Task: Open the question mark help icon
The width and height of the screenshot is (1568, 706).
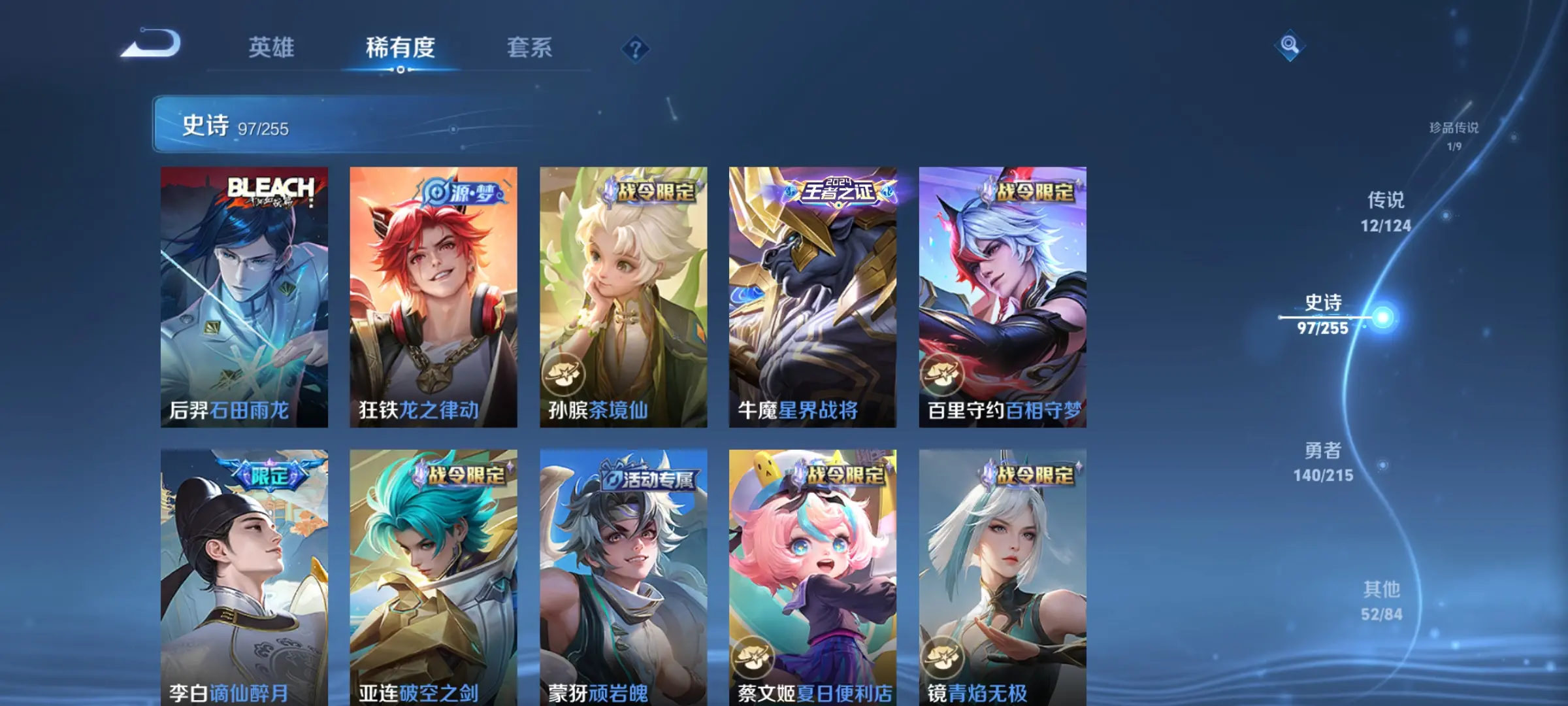Action: (x=635, y=49)
